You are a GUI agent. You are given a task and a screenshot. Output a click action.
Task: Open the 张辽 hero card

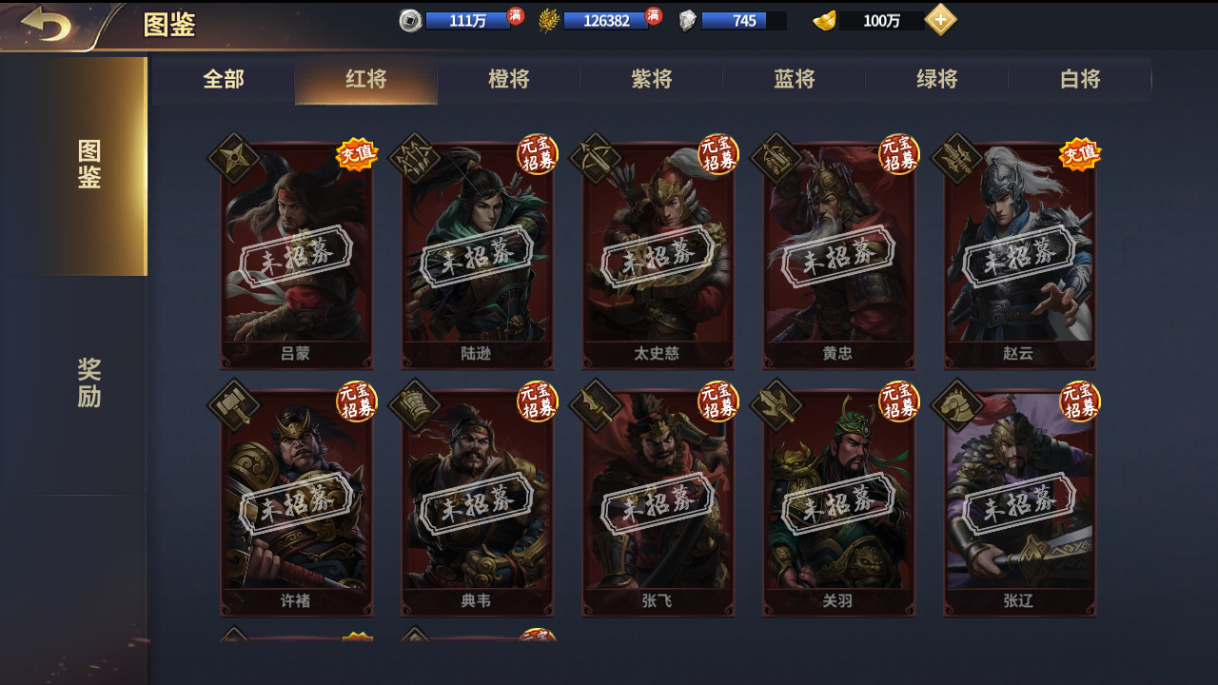1019,503
